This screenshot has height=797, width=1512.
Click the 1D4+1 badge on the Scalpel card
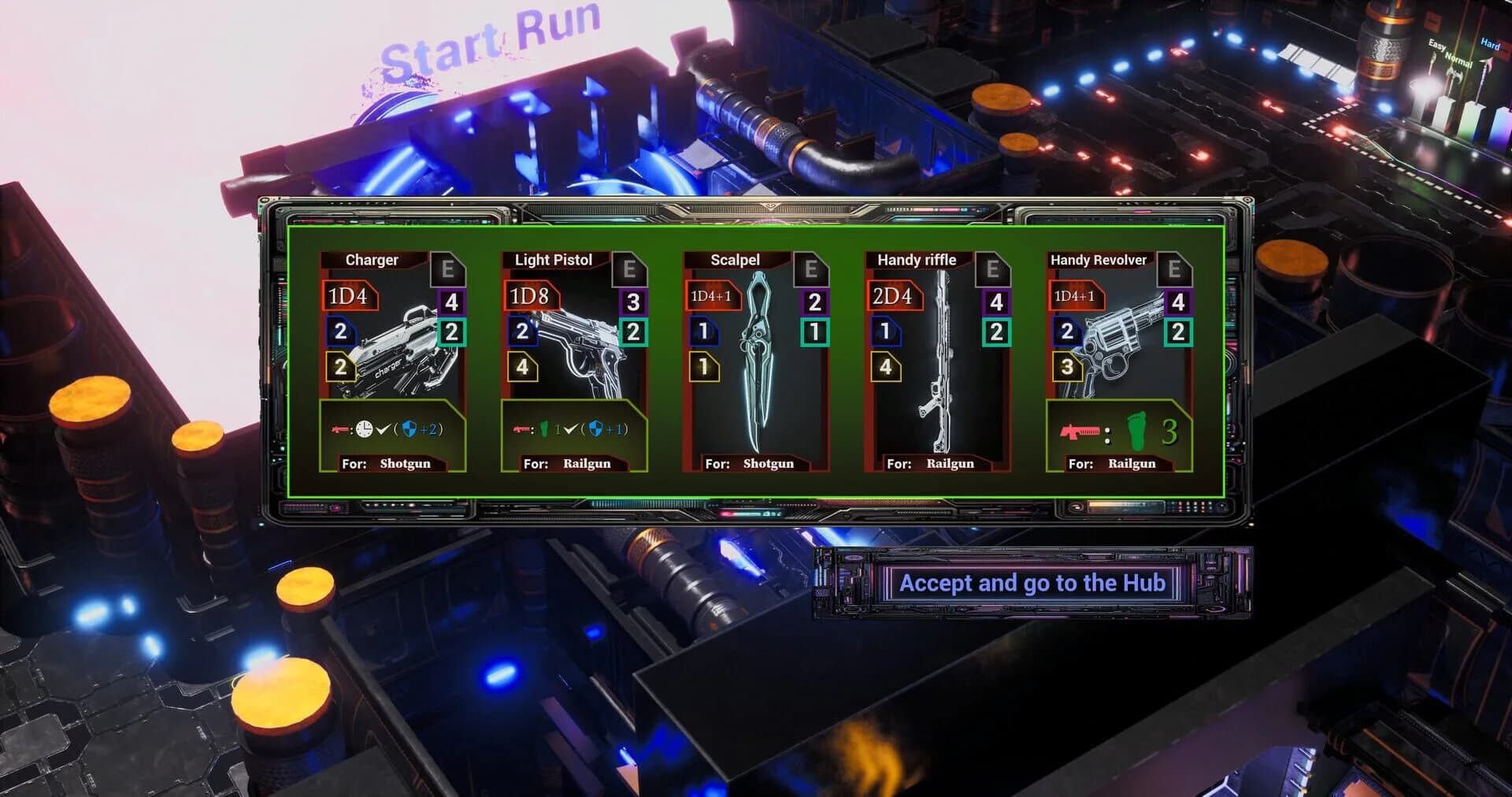pyautogui.click(x=712, y=295)
